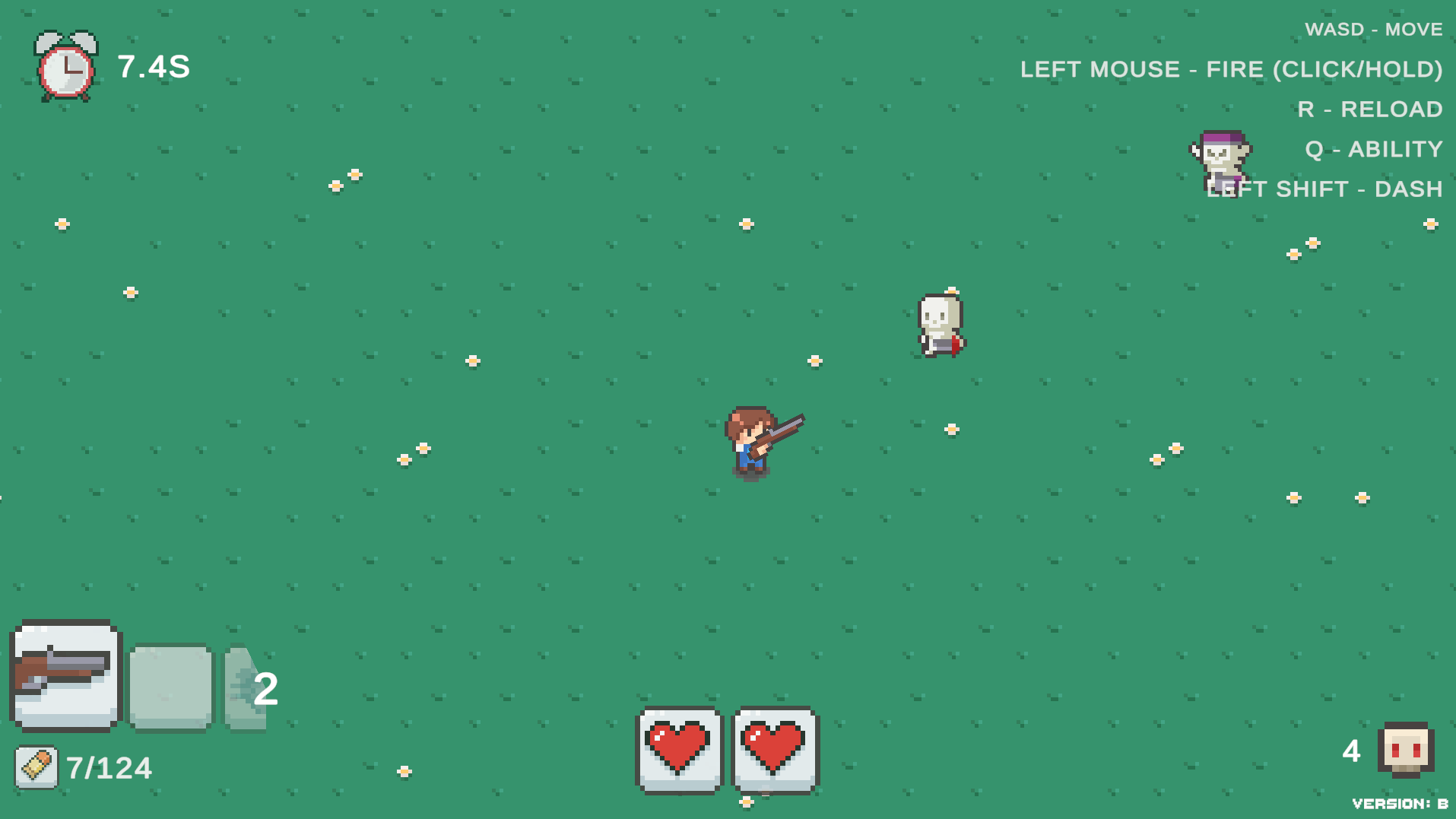The width and height of the screenshot is (1456, 819).
Task: Click the LEFT MOUSE - FIRE instruction text
Action: [1231, 69]
